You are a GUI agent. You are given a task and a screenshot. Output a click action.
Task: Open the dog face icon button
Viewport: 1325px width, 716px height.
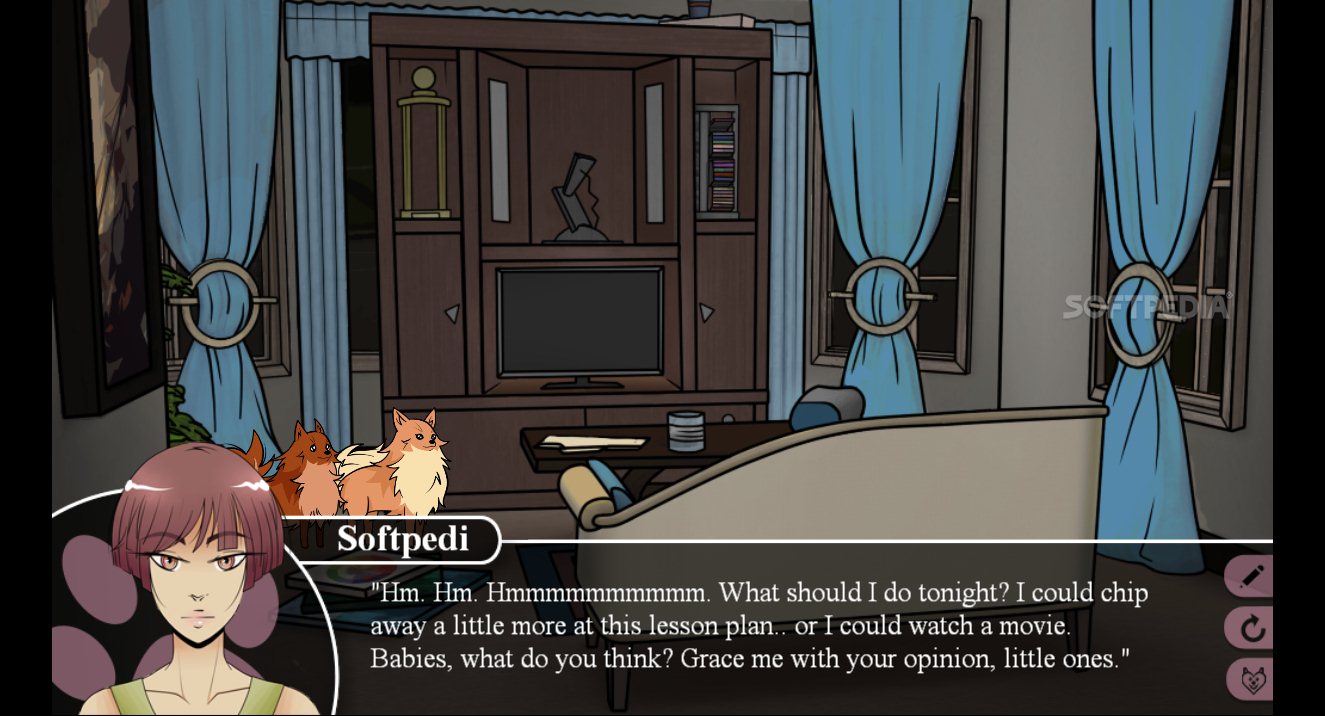[x=1251, y=680]
